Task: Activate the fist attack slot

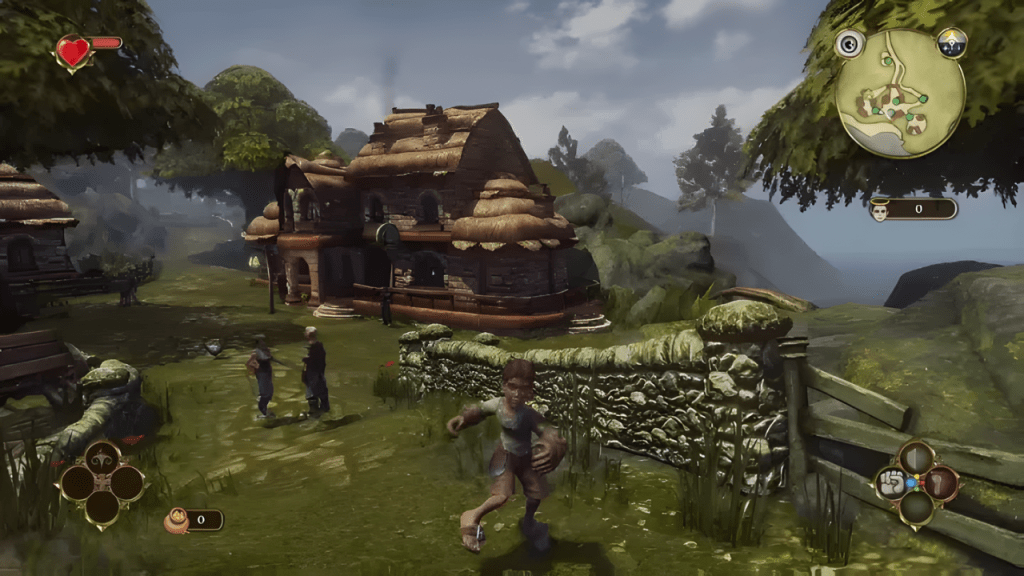Action: (x=891, y=484)
